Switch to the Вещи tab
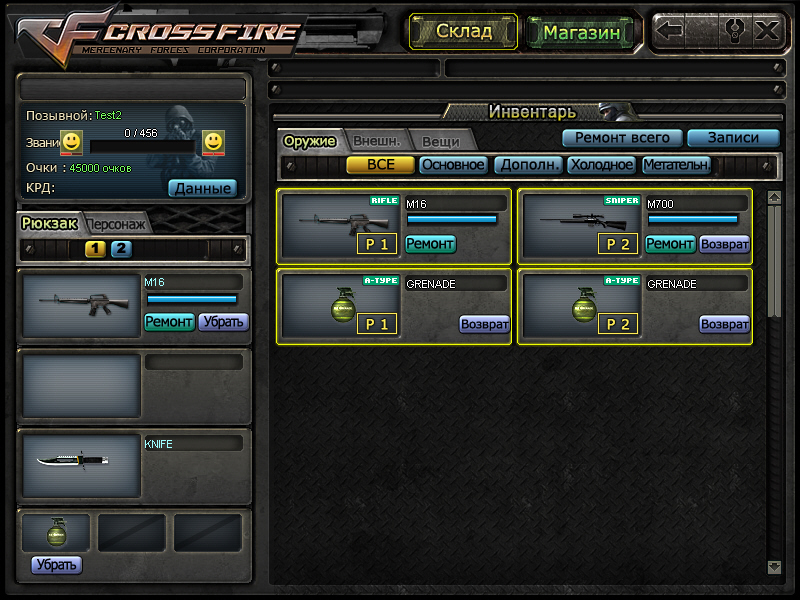 coord(440,141)
